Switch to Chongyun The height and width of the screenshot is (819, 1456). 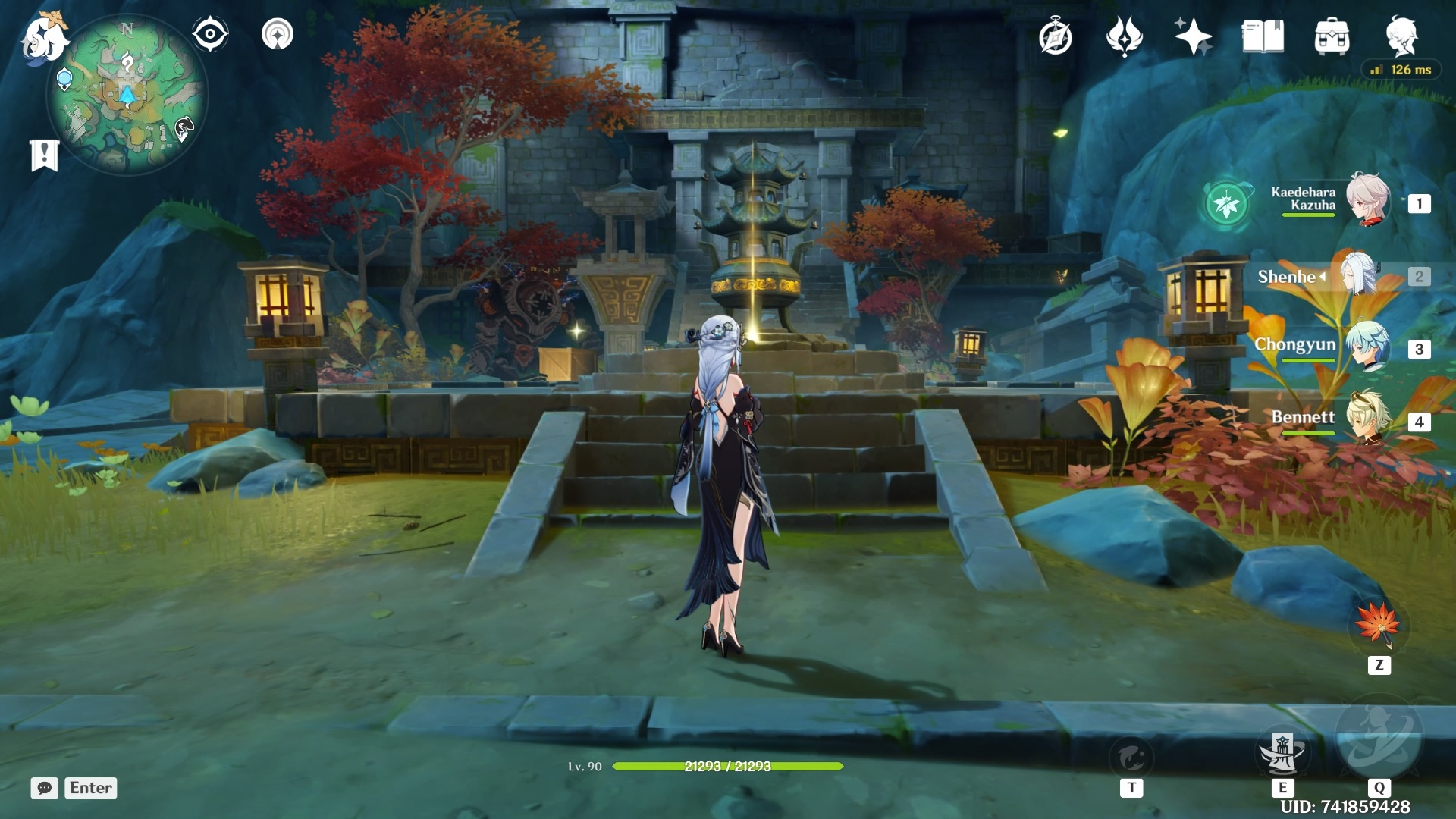(x=1367, y=347)
